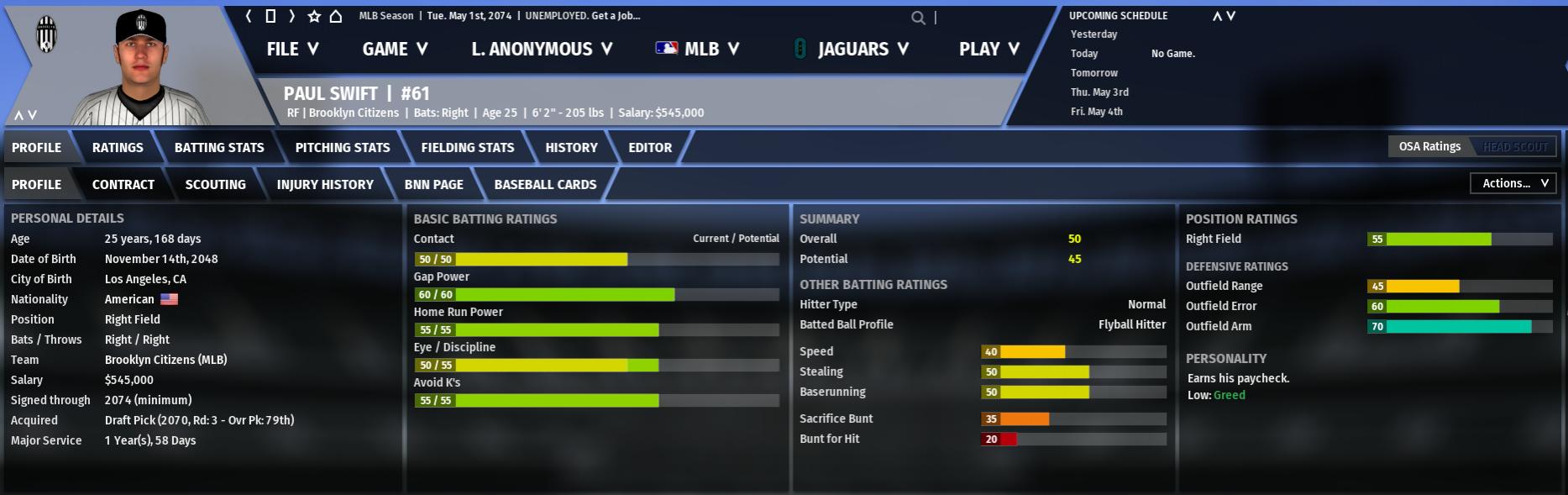Open the L. ANONYMOUS manager menu
Screen dimensions: 1568x495
542,49
